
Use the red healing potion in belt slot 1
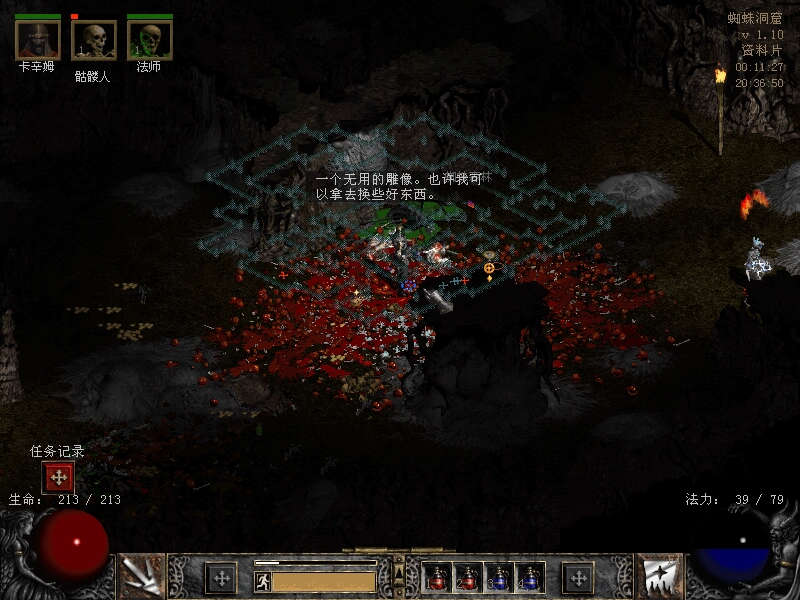[437, 577]
